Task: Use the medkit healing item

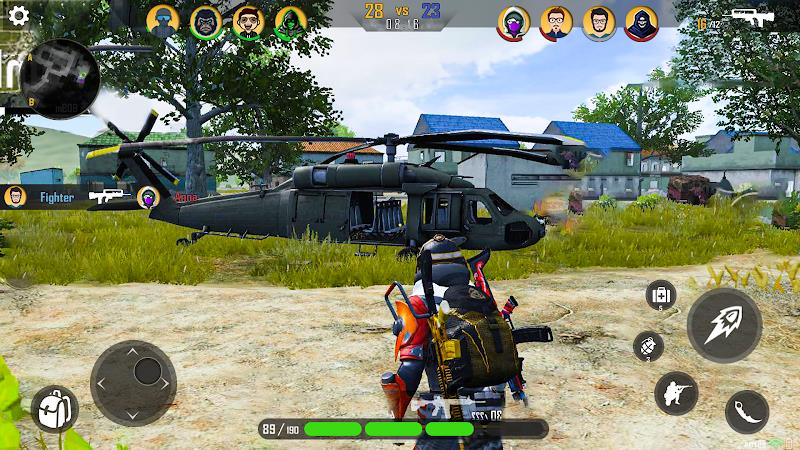Action: (x=661, y=295)
